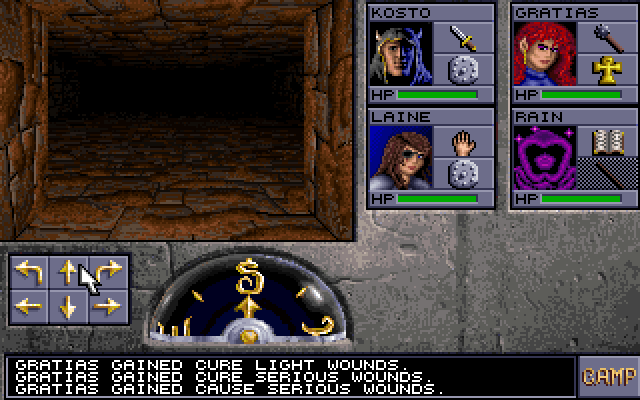Select Laine's portrait
This screenshot has width=640, height=400.
click(400, 157)
